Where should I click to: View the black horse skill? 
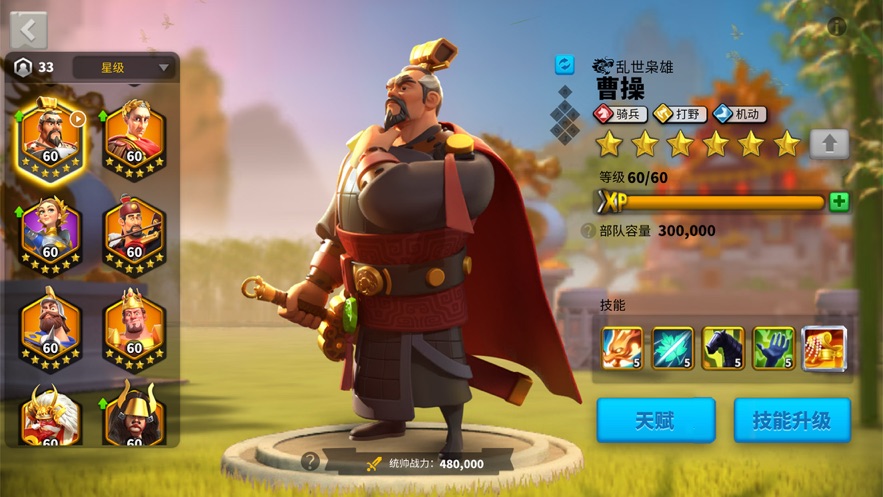click(x=723, y=348)
